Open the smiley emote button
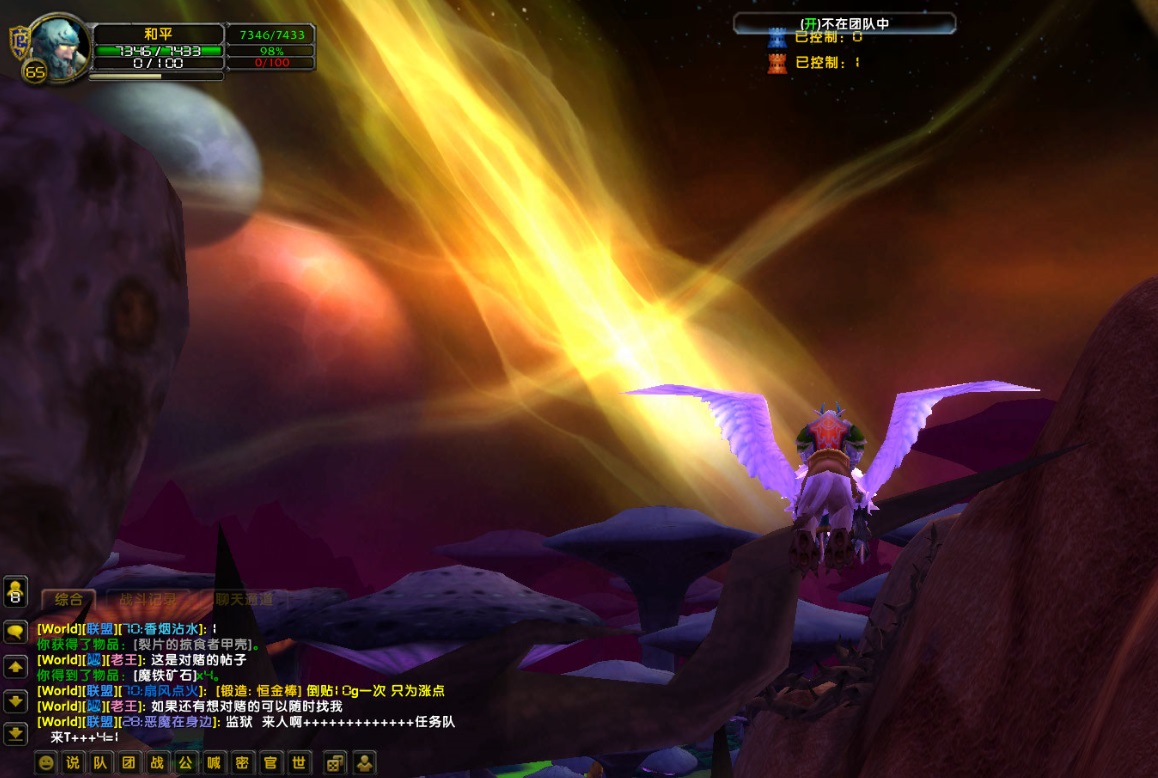1158x778 pixels. click(x=46, y=762)
